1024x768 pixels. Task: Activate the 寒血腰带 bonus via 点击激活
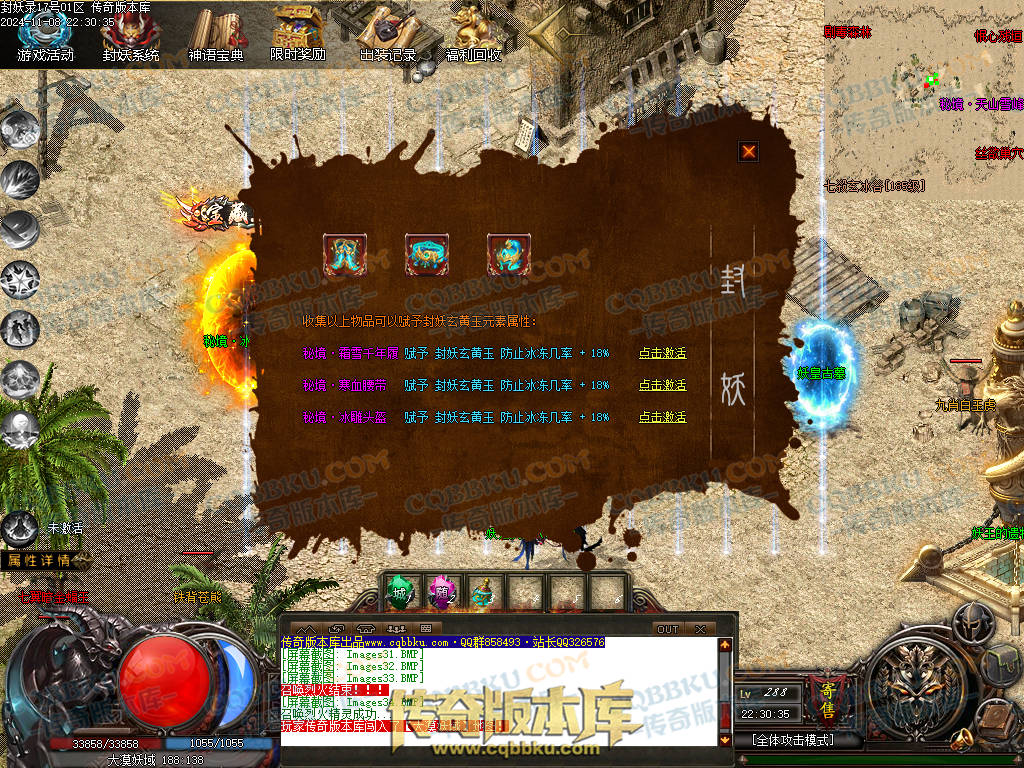pos(663,385)
